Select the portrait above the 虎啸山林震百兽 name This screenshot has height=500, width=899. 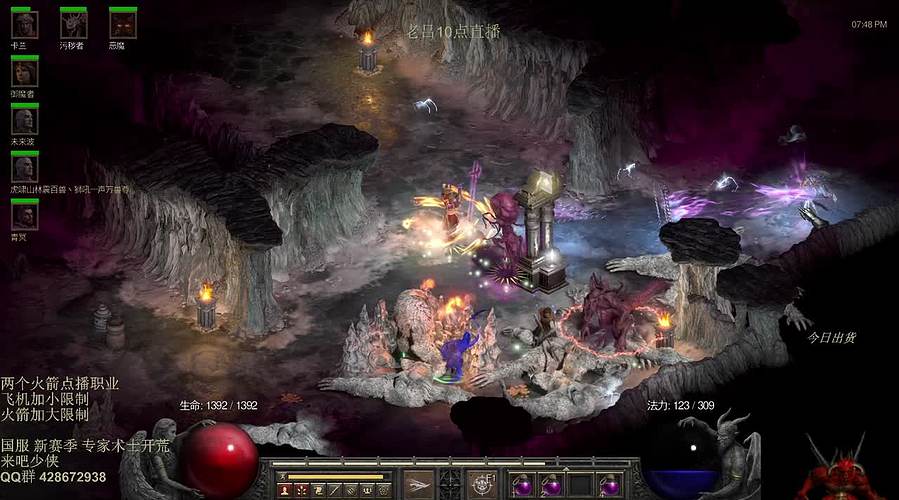tap(25, 168)
